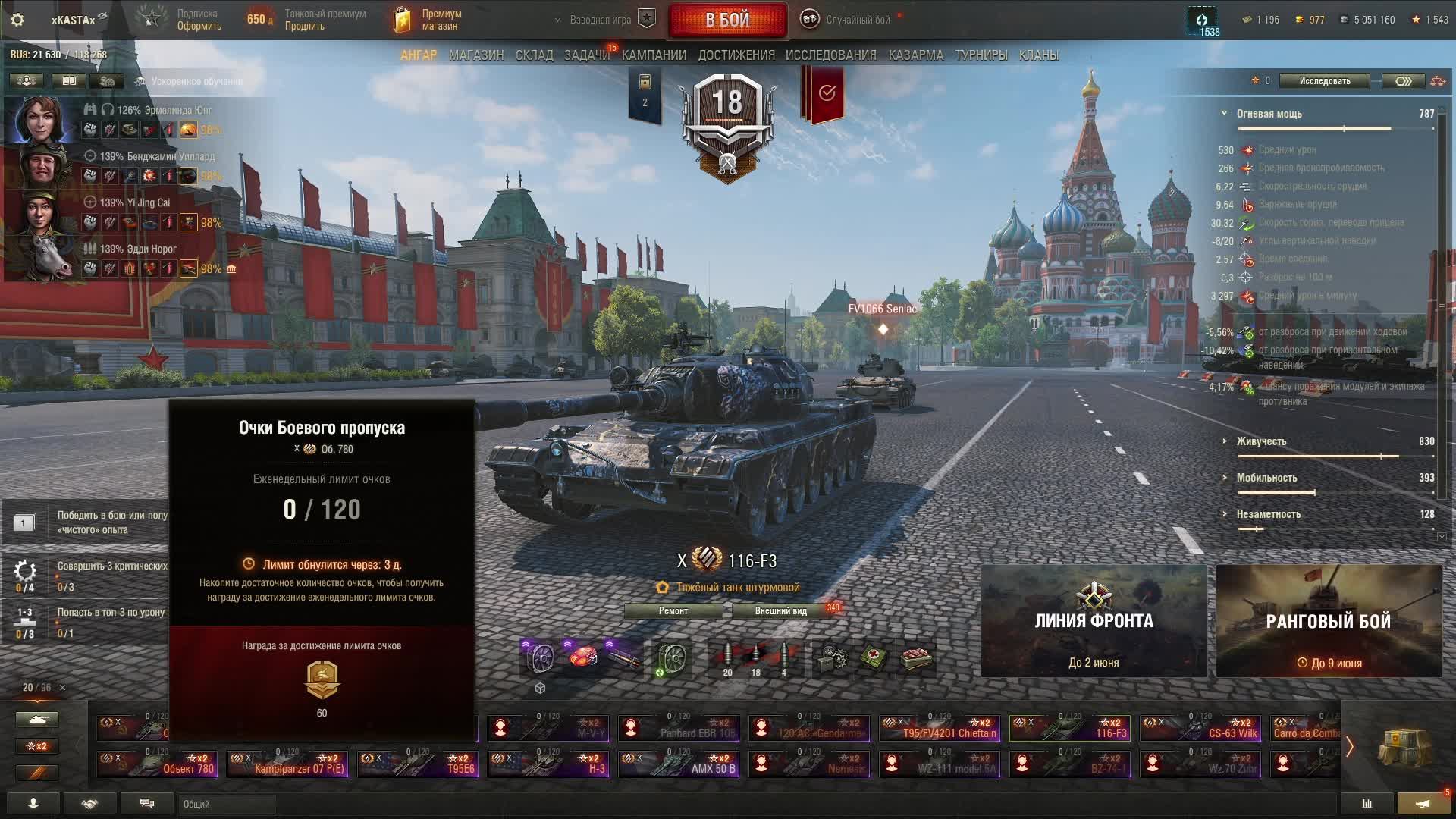Open the Внешний вид customization
The width and height of the screenshot is (1456, 819).
pyautogui.click(x=781, y=611)
